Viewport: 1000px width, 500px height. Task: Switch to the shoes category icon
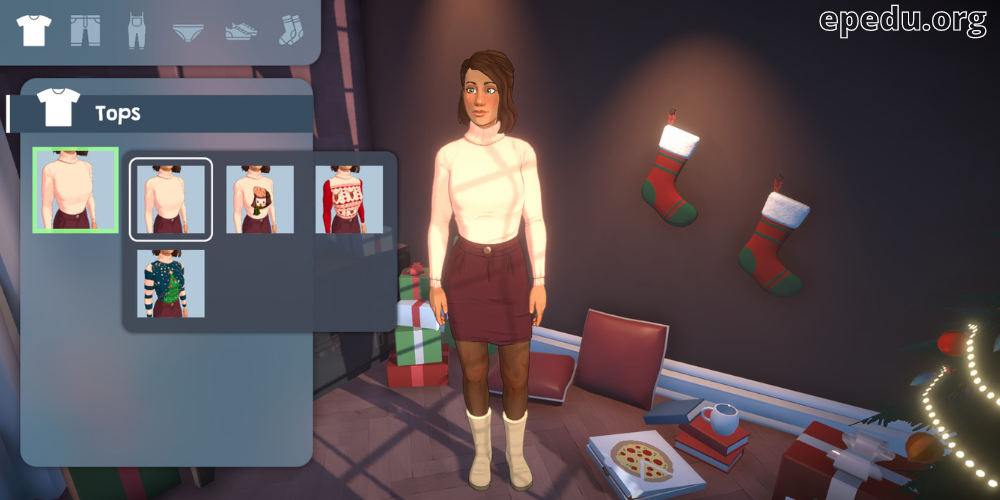pos(240,31)
